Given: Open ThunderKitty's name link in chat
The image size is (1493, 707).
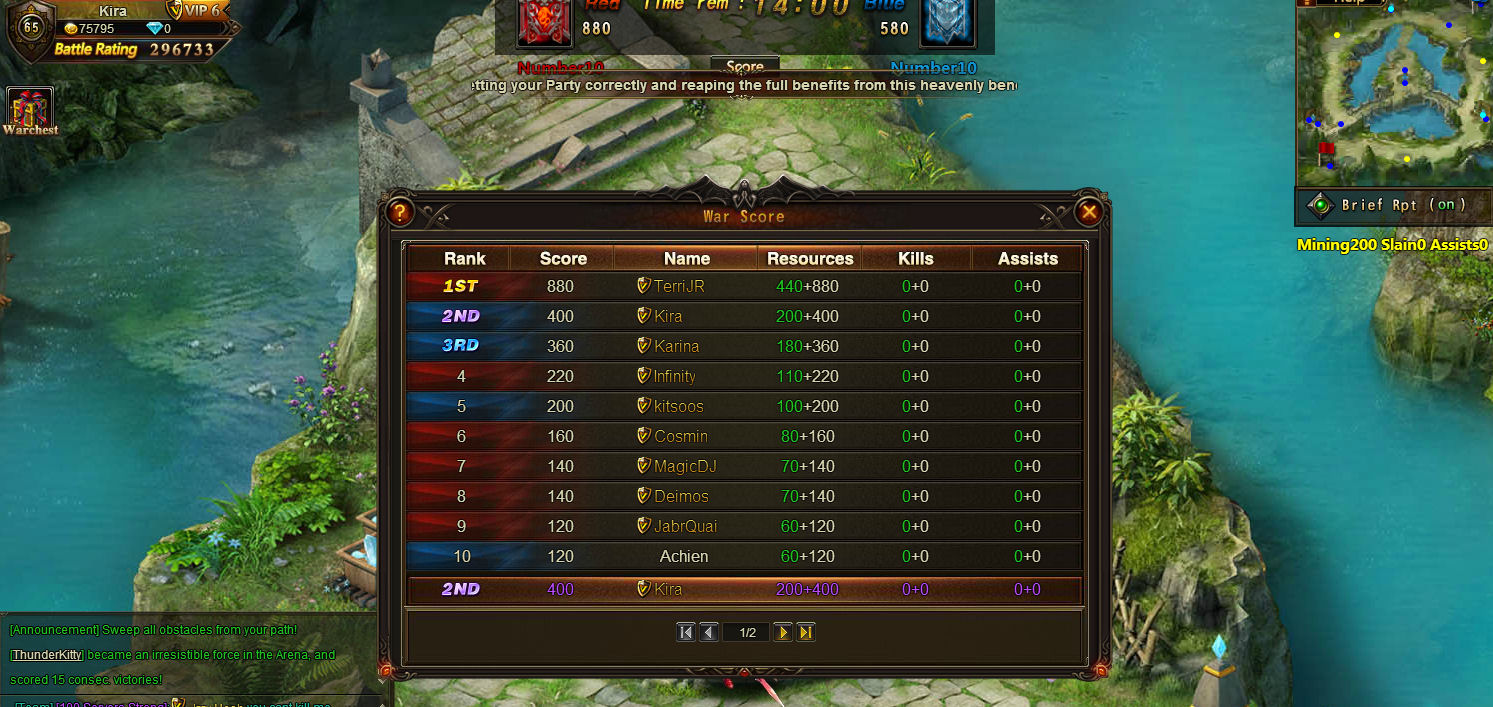Looking at the screenshot, I should pyautogui.click(x=47, y=655).
